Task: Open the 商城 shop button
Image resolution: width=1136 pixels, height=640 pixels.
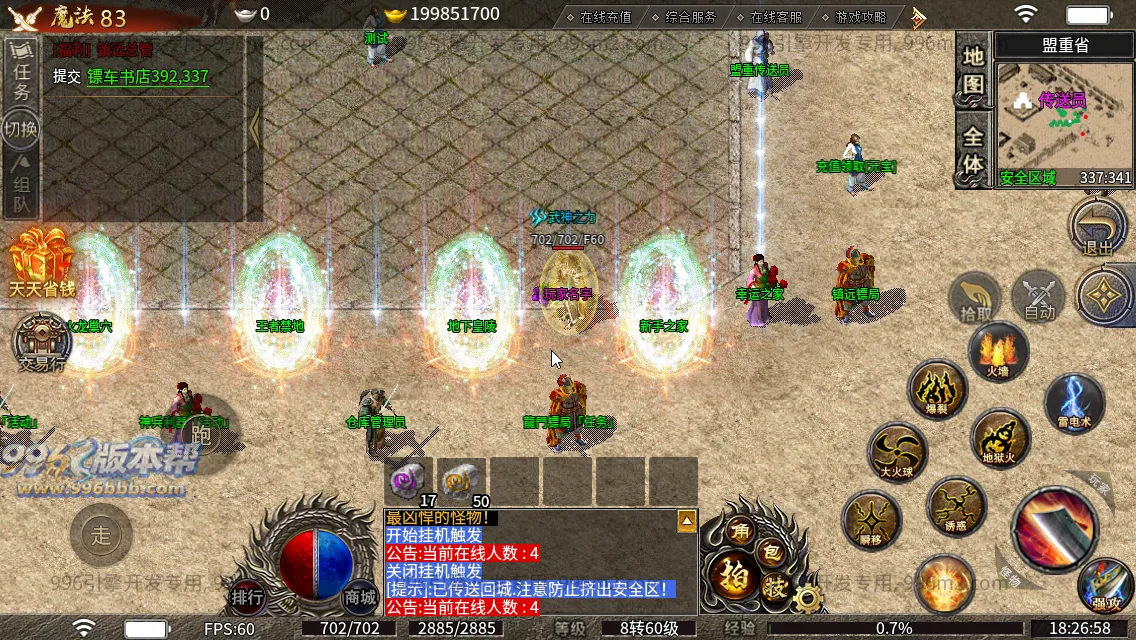Action: (x=361, y=597)
